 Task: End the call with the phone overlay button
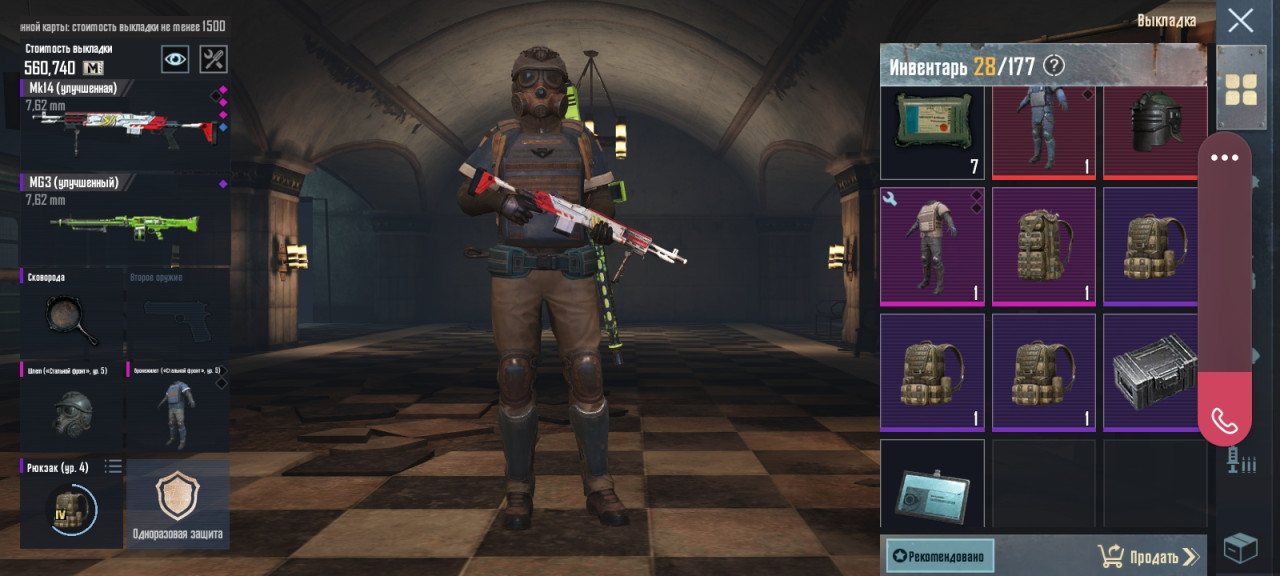[1225, 420]
